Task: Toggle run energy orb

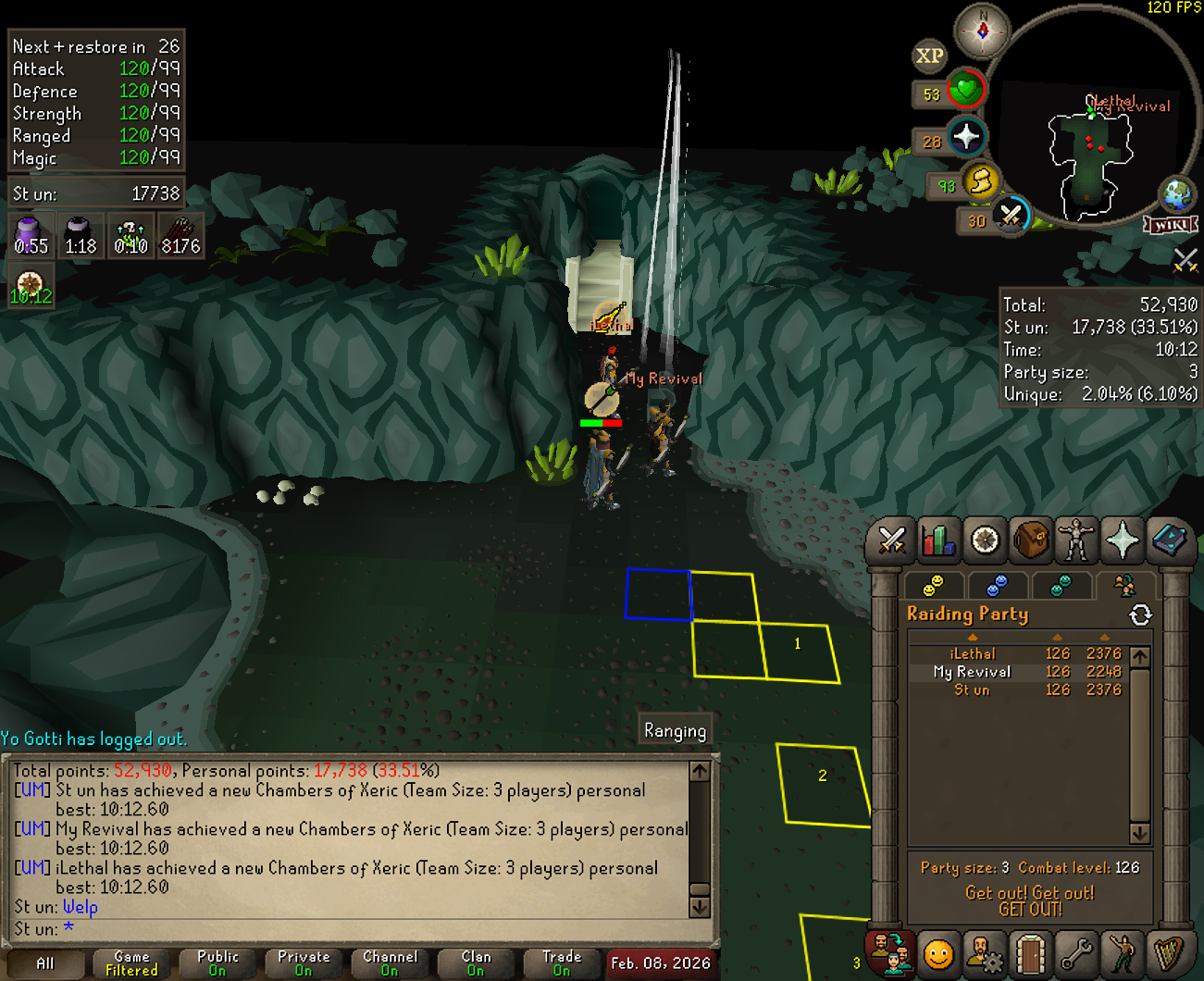Action: (980, 181)
